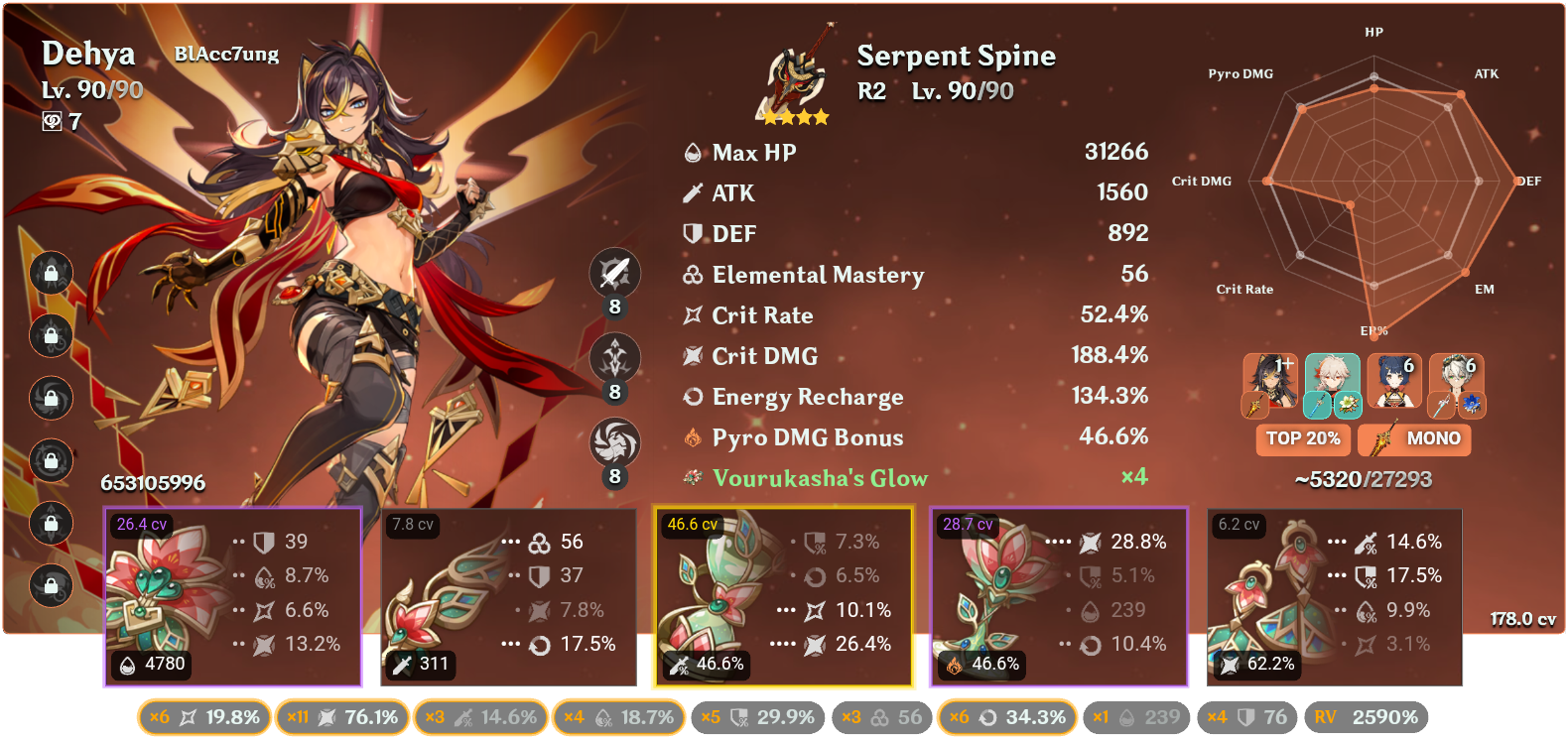Image resolution: width=1568 pixels, height=741 pixels.
Task: Select the Normal Attack talent icon showing level 8
Action: tap(614, 273)
